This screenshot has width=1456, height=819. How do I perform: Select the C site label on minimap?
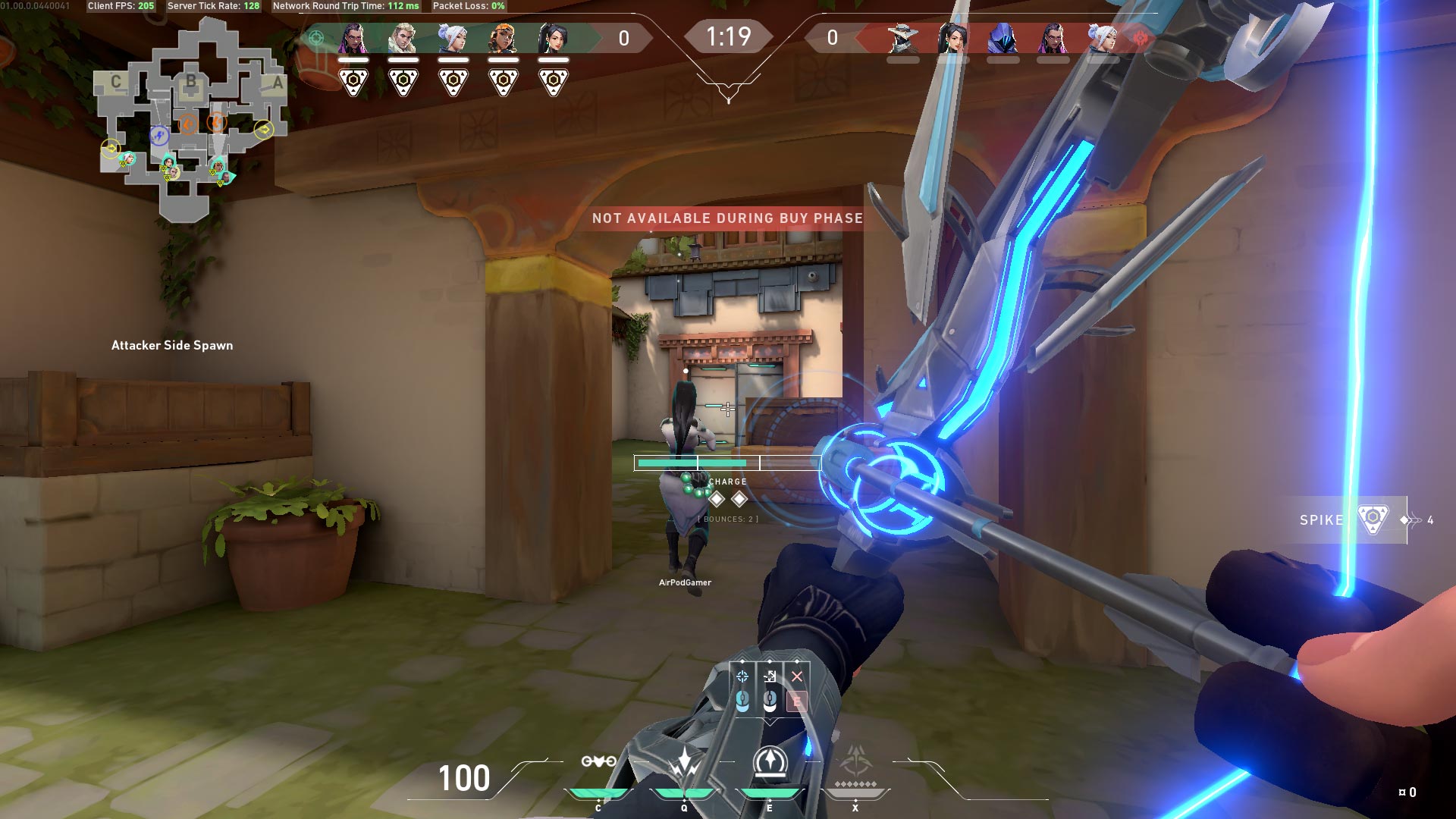(116, 82)
